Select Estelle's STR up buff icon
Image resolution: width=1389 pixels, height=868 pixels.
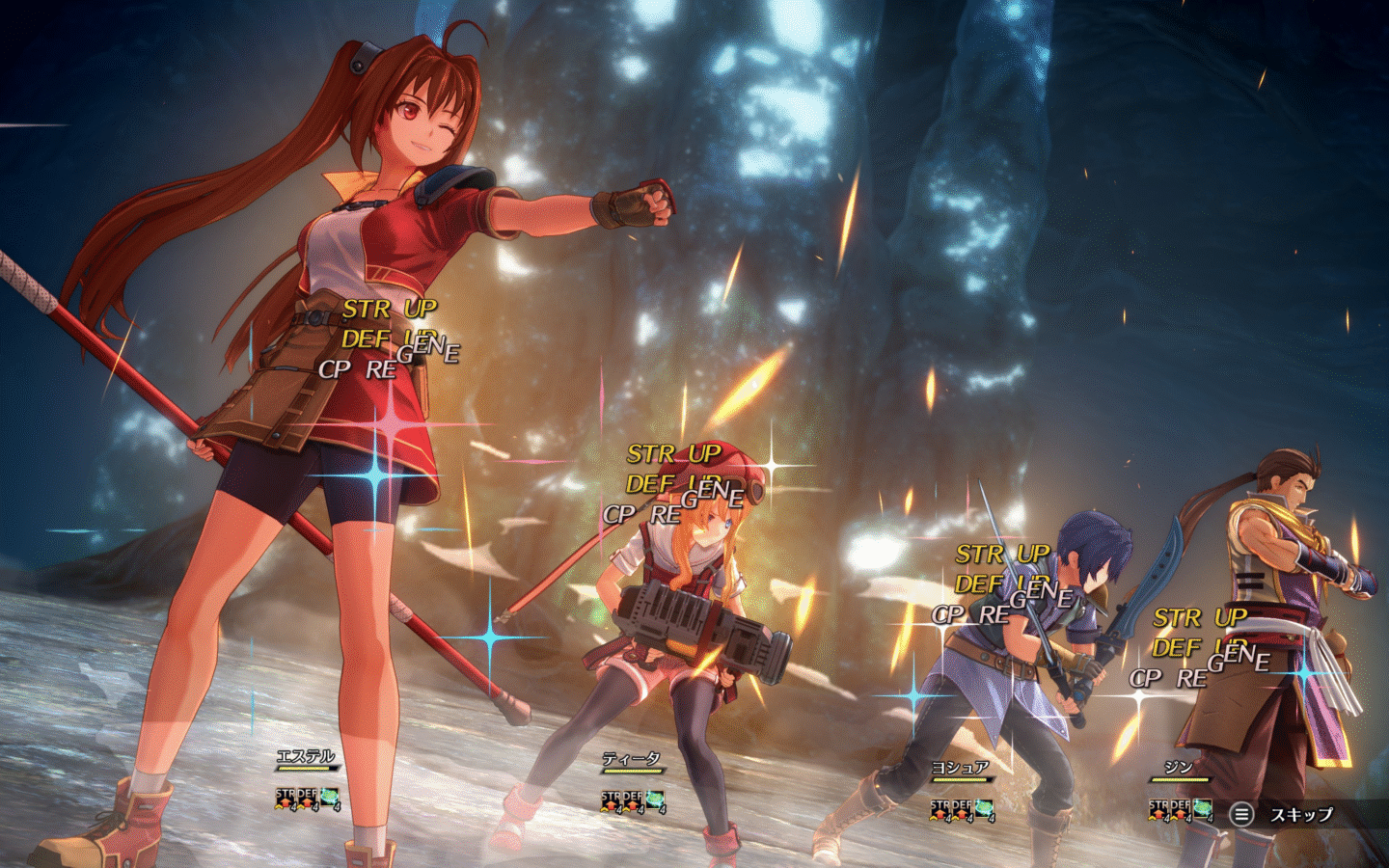pos(286,799)
